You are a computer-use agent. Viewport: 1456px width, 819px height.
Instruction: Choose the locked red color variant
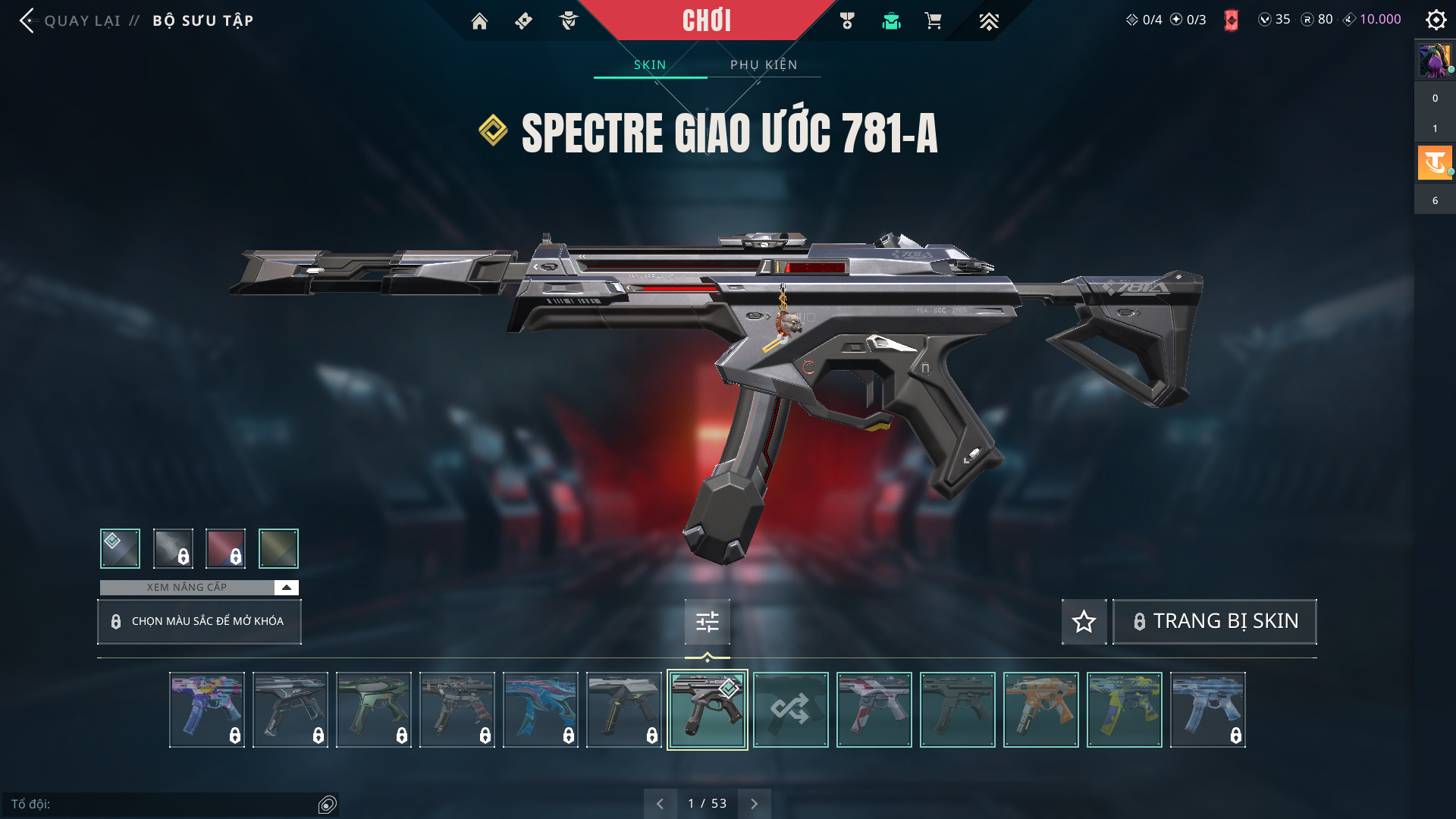tap(225, 548)
